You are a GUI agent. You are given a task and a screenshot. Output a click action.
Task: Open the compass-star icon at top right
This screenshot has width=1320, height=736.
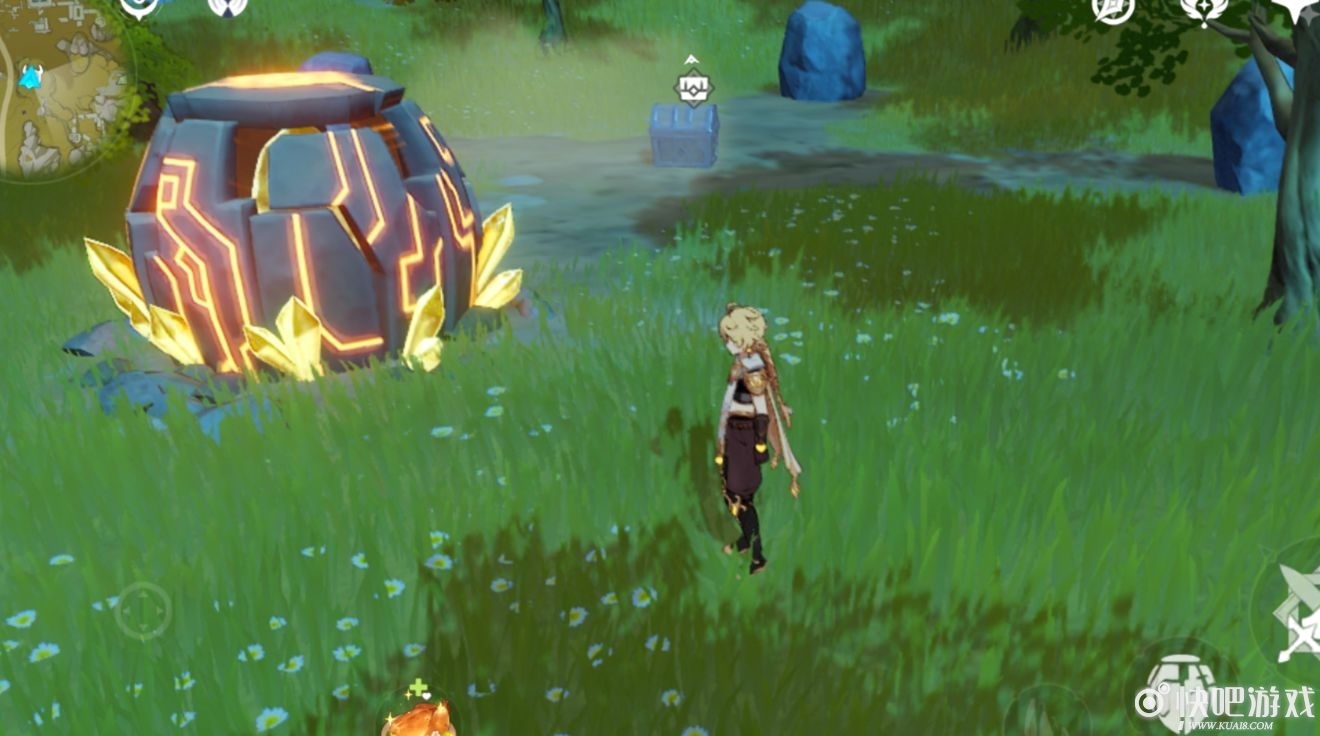(1112, 9)
